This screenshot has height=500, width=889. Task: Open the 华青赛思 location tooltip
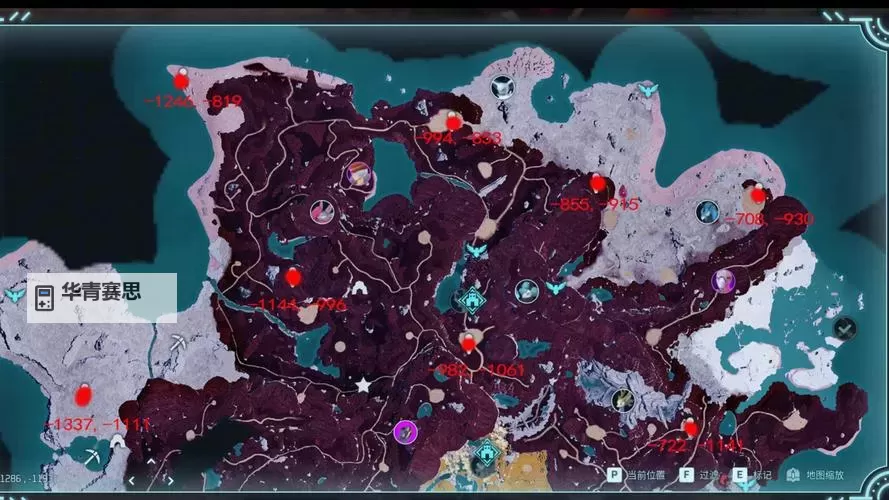click(x=102, y=298)
